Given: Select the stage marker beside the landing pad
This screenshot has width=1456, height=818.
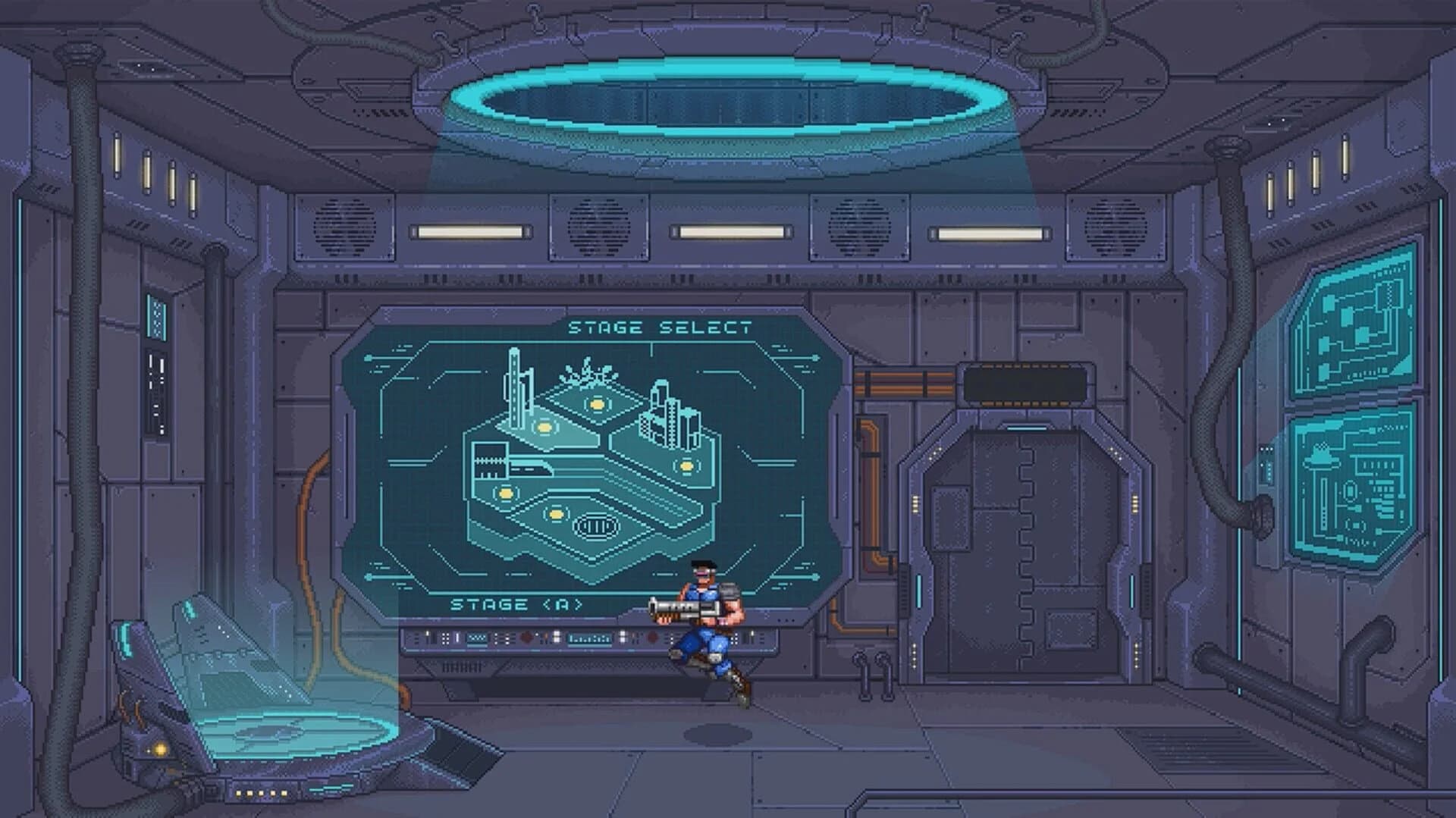Looking at the screenshot, I should (x=555, y=513).
